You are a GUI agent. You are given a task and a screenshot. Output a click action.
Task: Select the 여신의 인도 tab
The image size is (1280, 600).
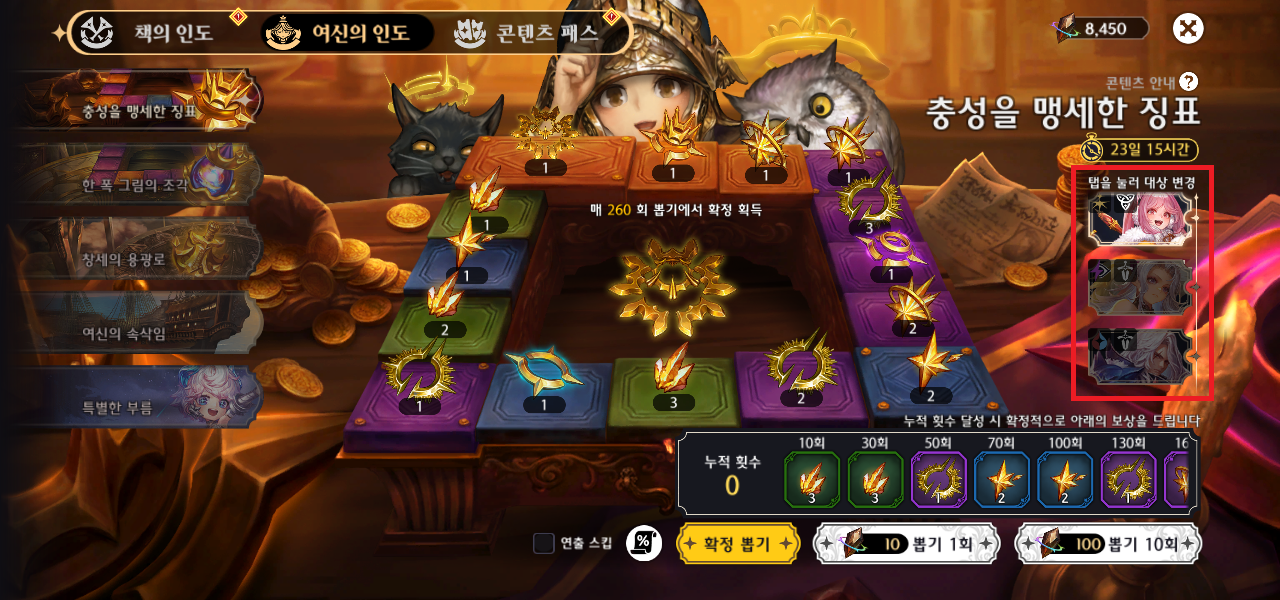click(x=348, y=32)
